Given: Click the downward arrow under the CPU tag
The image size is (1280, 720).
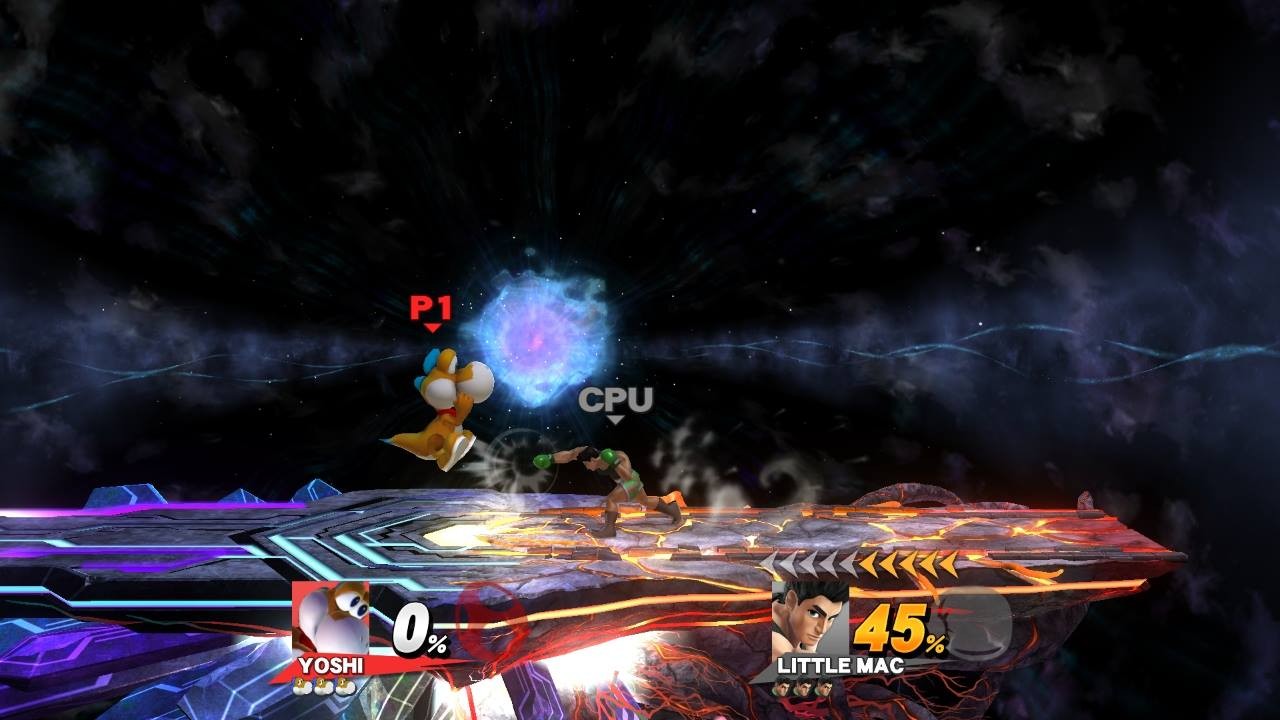Looking at the screenshot, I should pyautogui.click(x=615, y=421).
